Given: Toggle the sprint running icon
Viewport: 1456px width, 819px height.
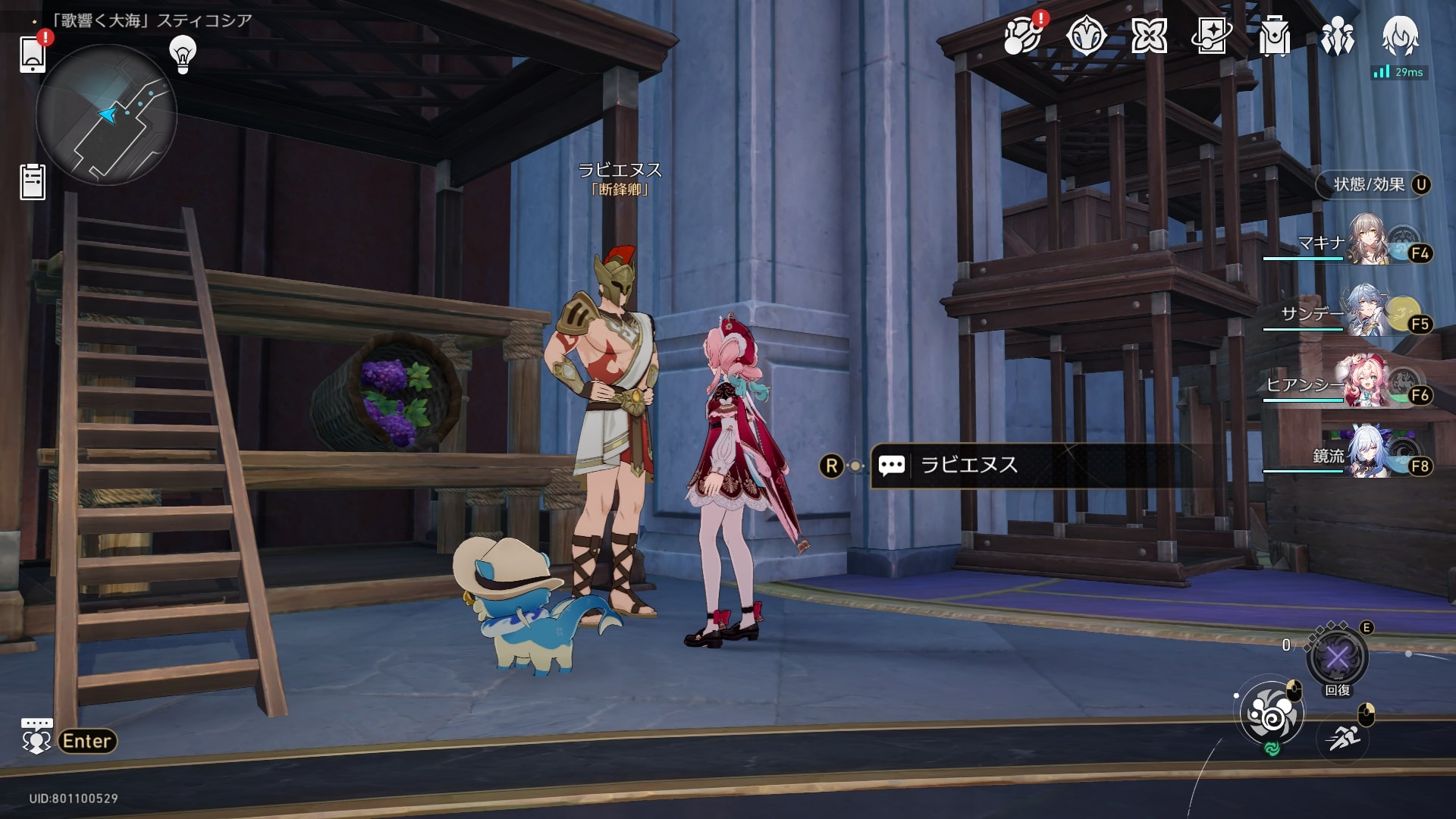Looking at the screenshot, I should tap(1343, 736).
